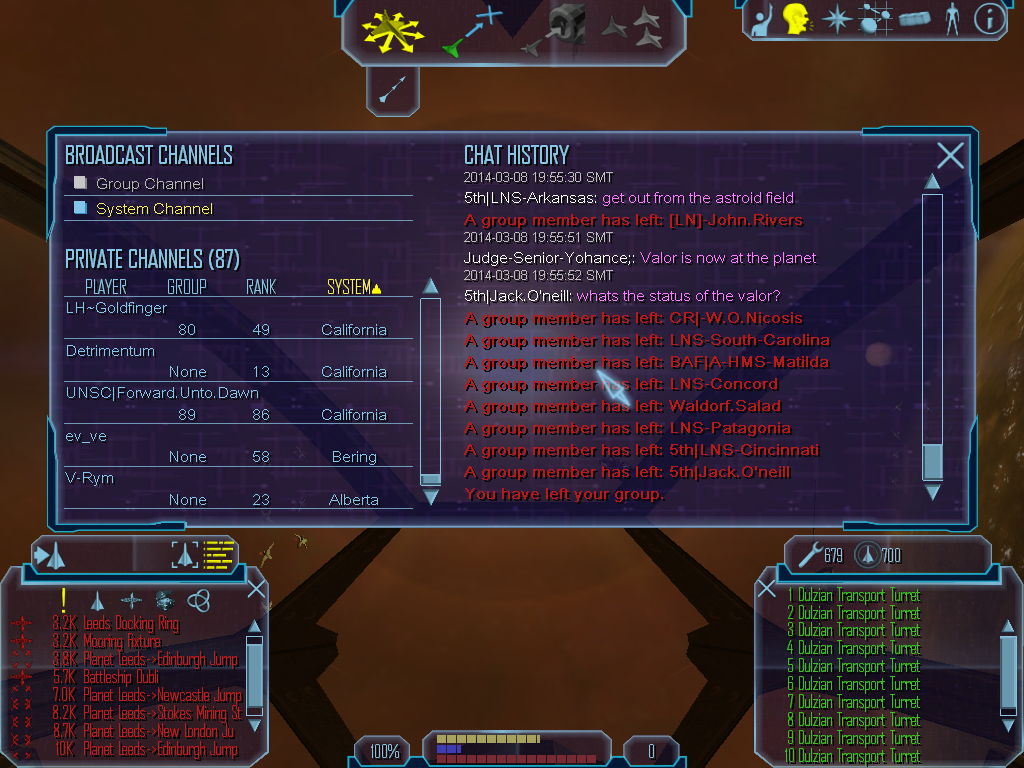Select the Leeds Docking Ring contact

tap(130, 624)
